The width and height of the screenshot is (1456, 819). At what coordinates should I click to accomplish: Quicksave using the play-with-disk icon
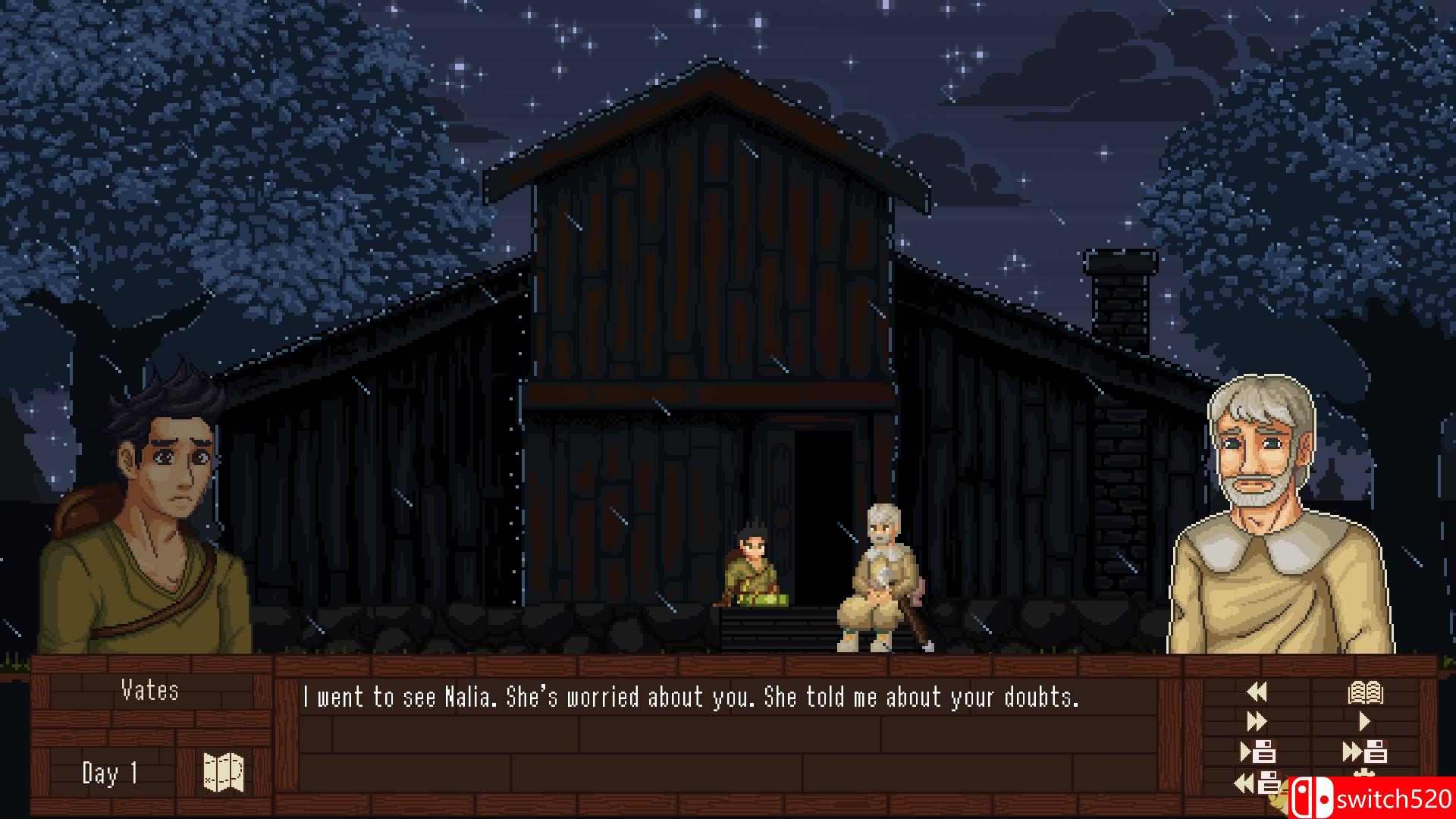[x=1259, y=751]
